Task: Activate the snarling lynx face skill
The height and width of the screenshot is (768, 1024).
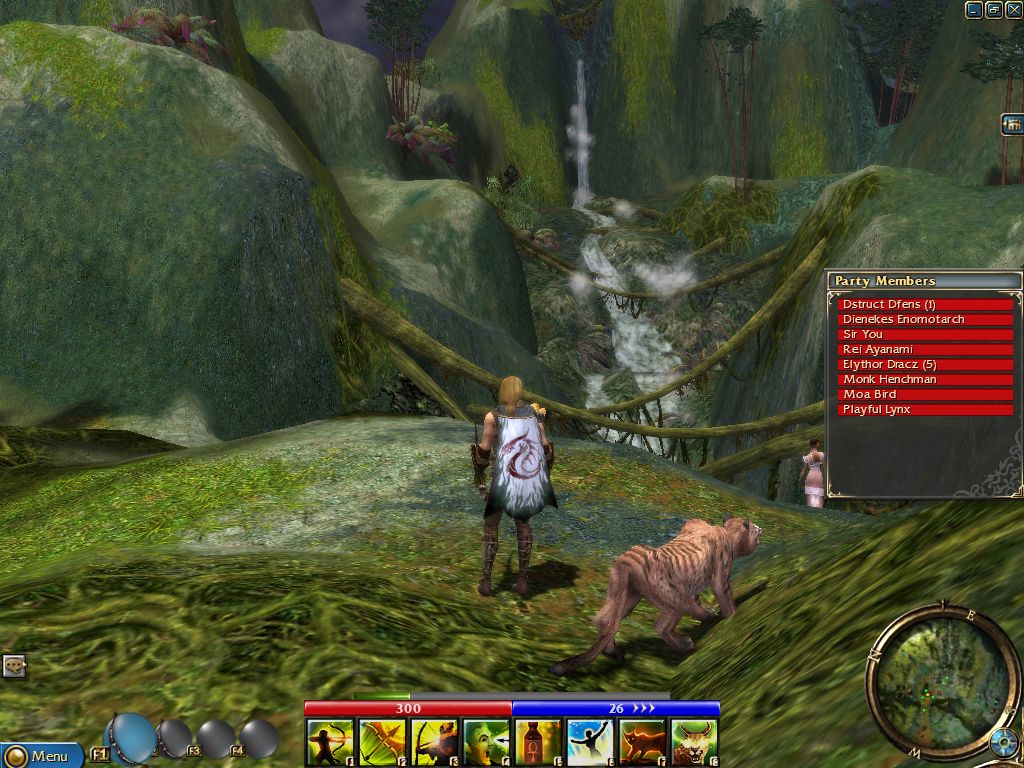Action: pos(694,743)
